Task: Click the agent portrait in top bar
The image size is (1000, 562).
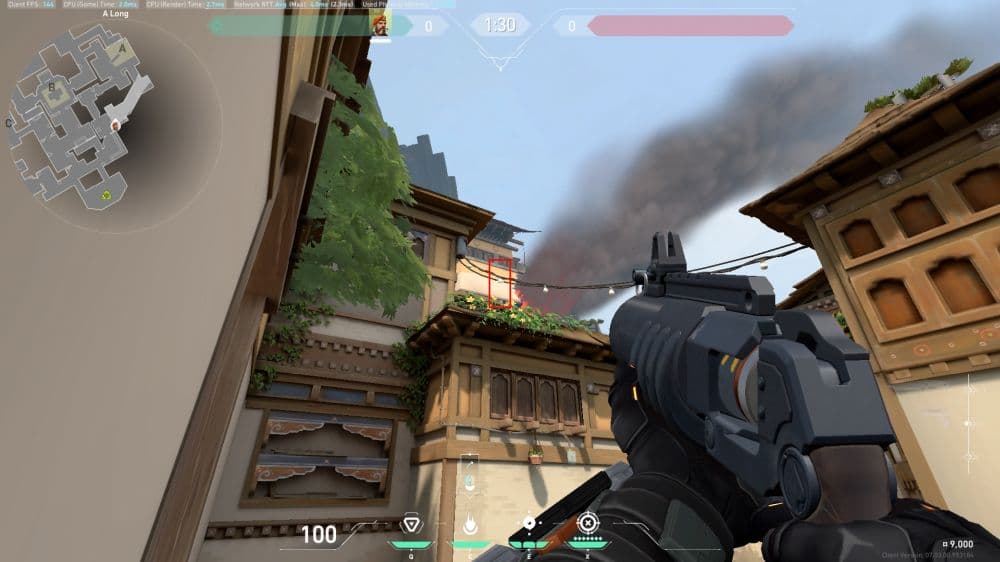Action: point(381,24)
